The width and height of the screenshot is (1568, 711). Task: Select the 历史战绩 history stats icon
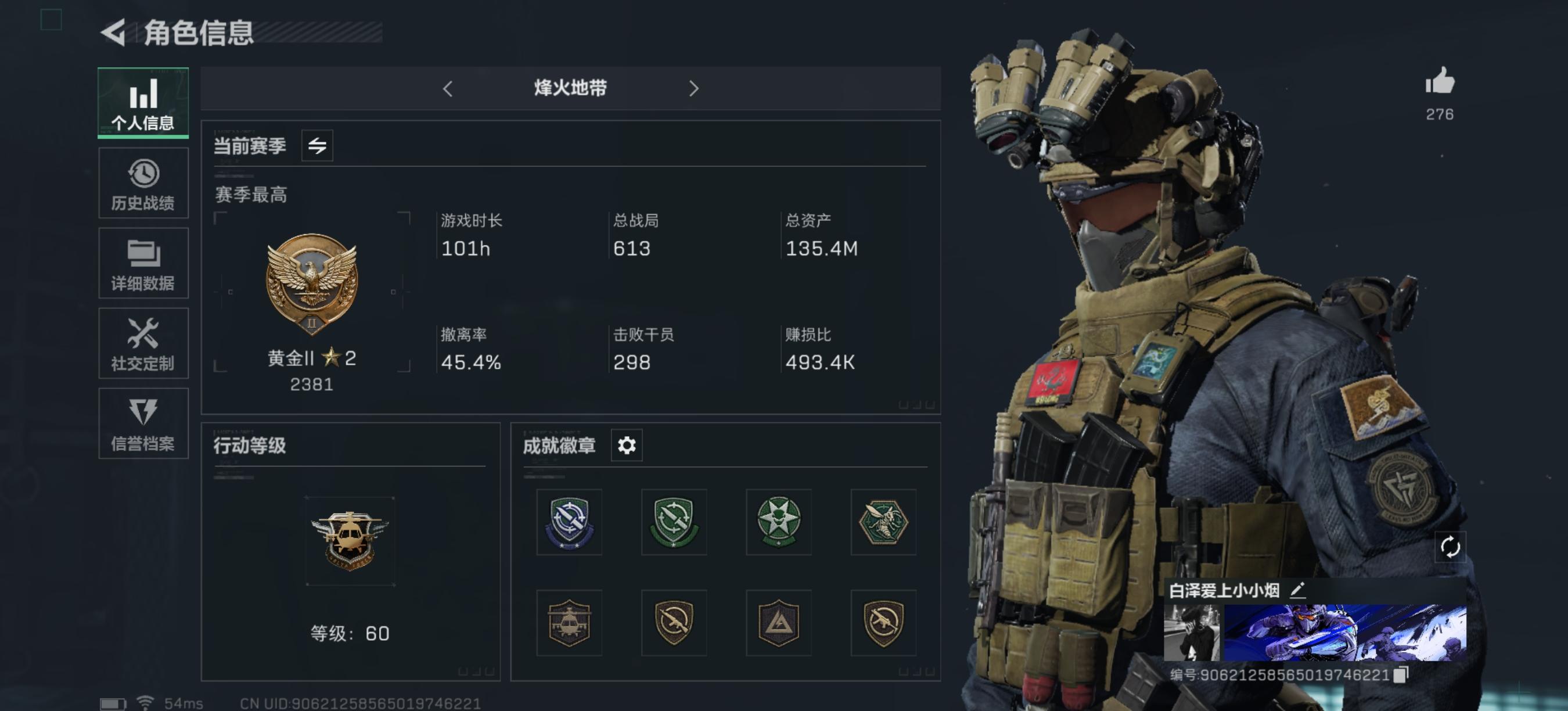tap(142, 182)
